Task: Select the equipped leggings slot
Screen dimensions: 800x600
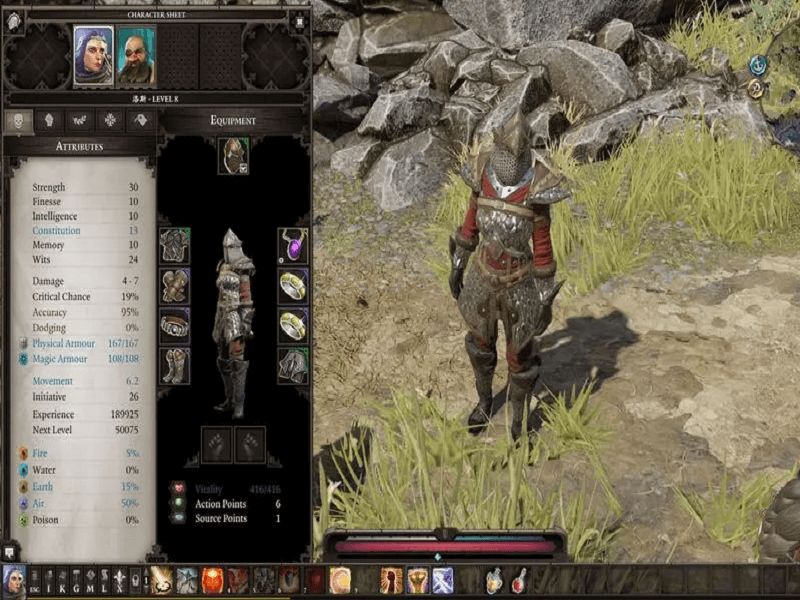Action: pos(293,365)
